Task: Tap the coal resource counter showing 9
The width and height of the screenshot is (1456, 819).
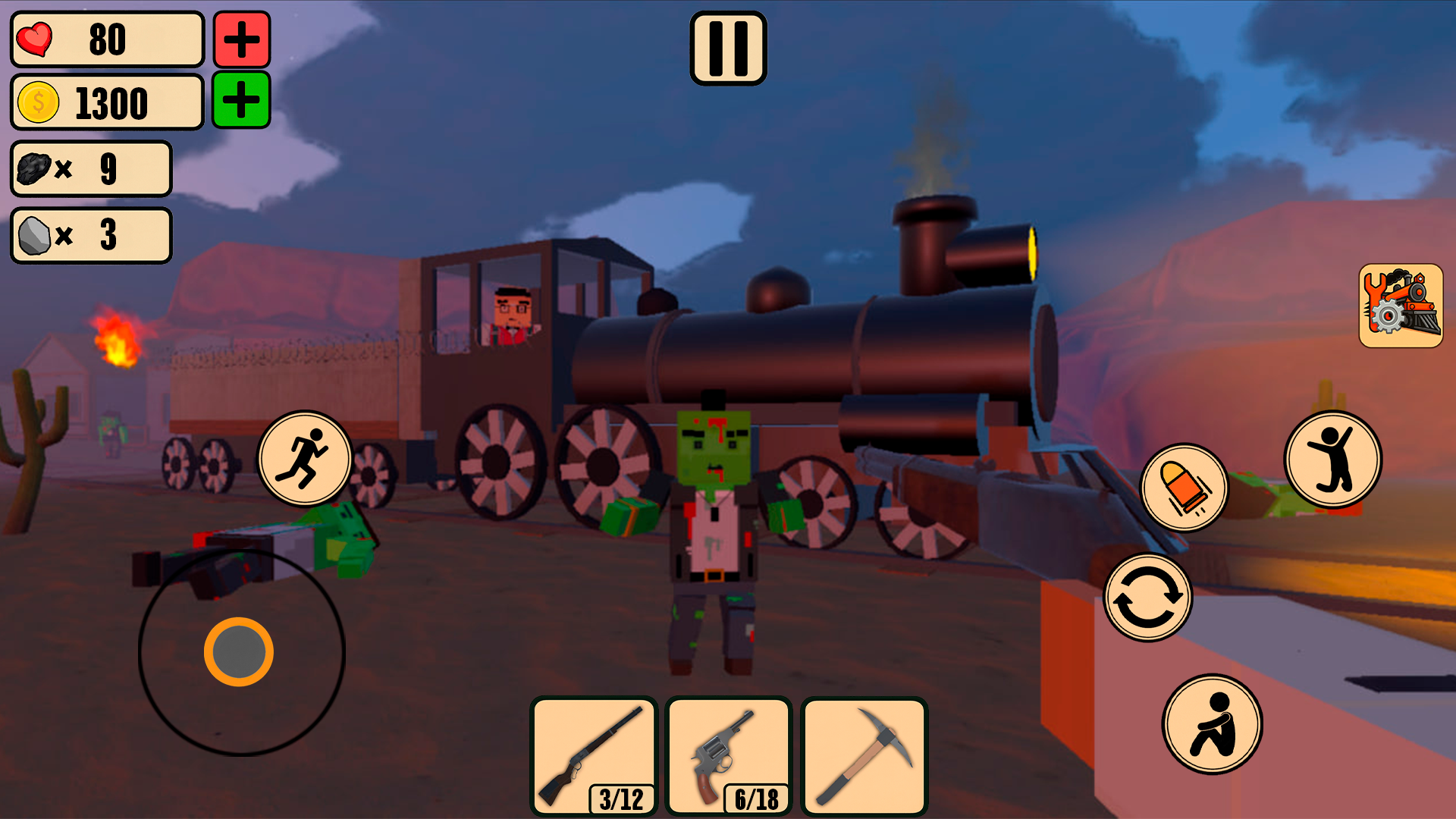Action: (x=90, y=170)
